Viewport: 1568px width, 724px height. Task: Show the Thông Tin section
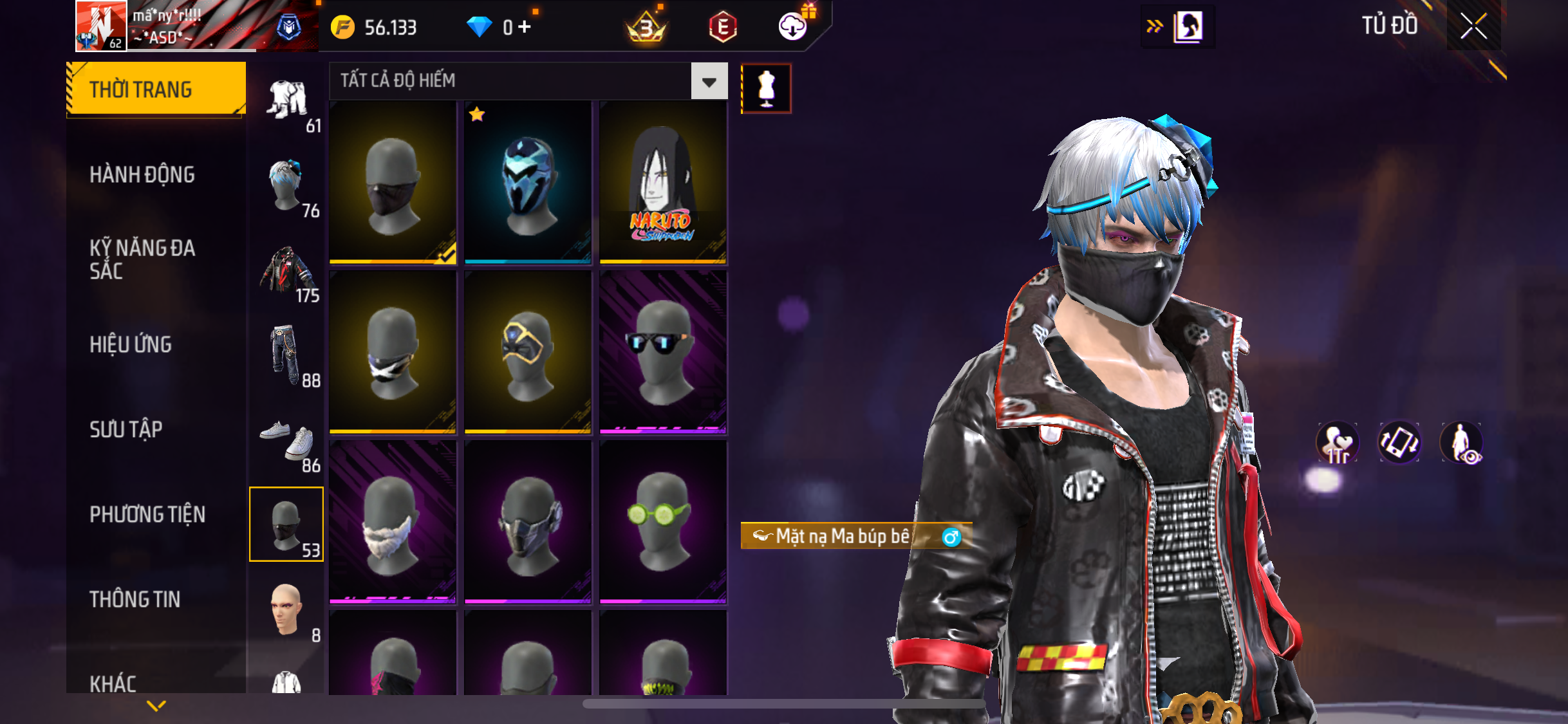pyautogui.click(x=135, y=599)
